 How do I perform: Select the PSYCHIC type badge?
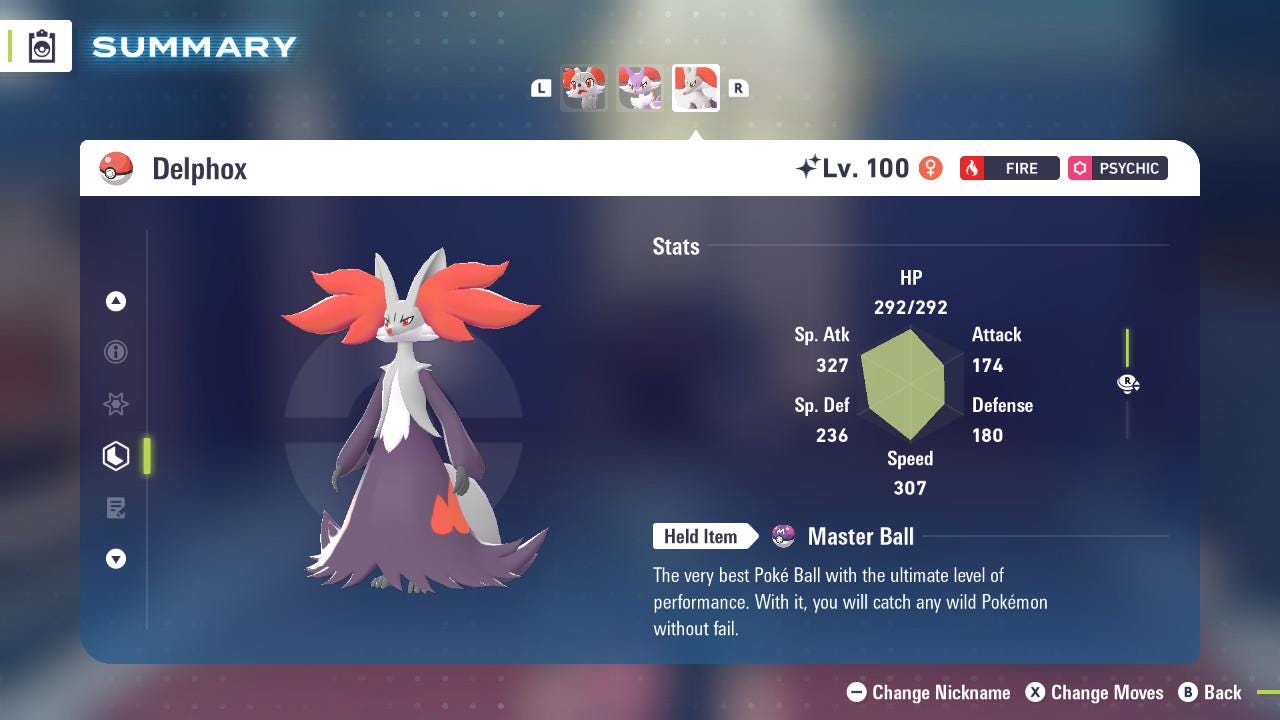(1117, 168)
